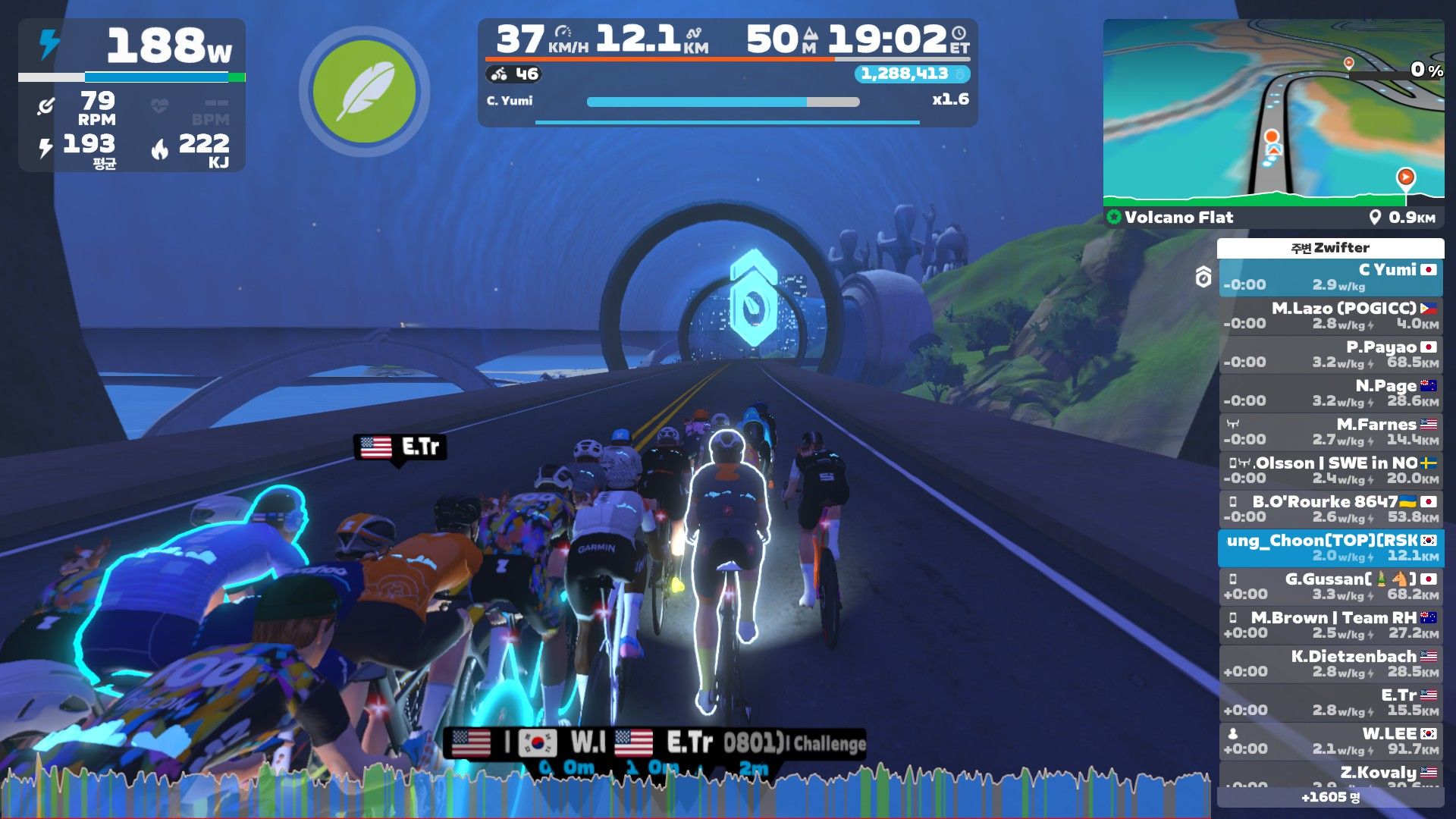1456x819 pixels.
Task: Click the Volcano Flat route label
Action: pyautogui.click(x=1178, y=218)
